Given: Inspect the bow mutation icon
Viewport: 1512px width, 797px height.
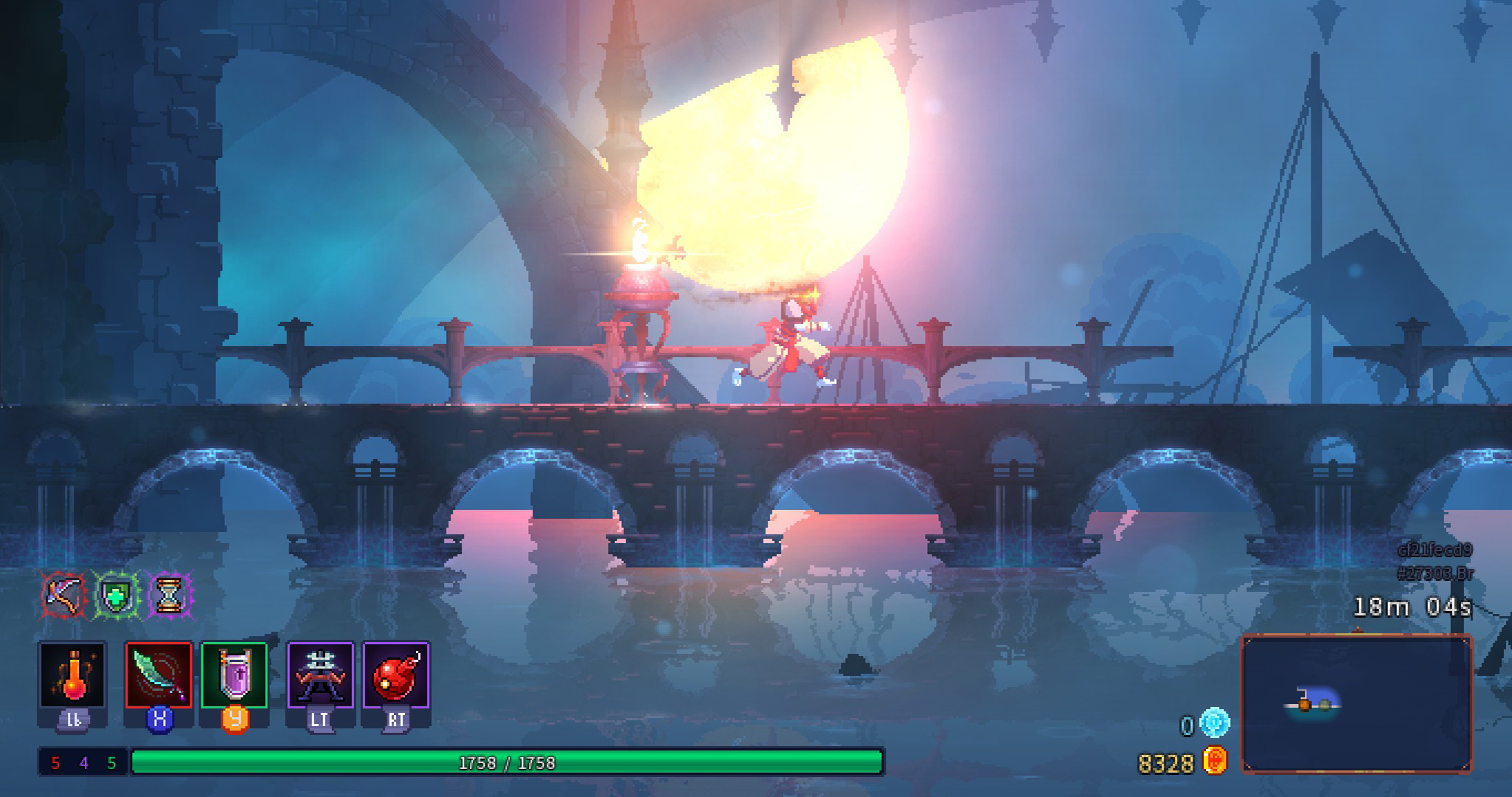Looking at the screenshot, I should click(x=64, y=595).
